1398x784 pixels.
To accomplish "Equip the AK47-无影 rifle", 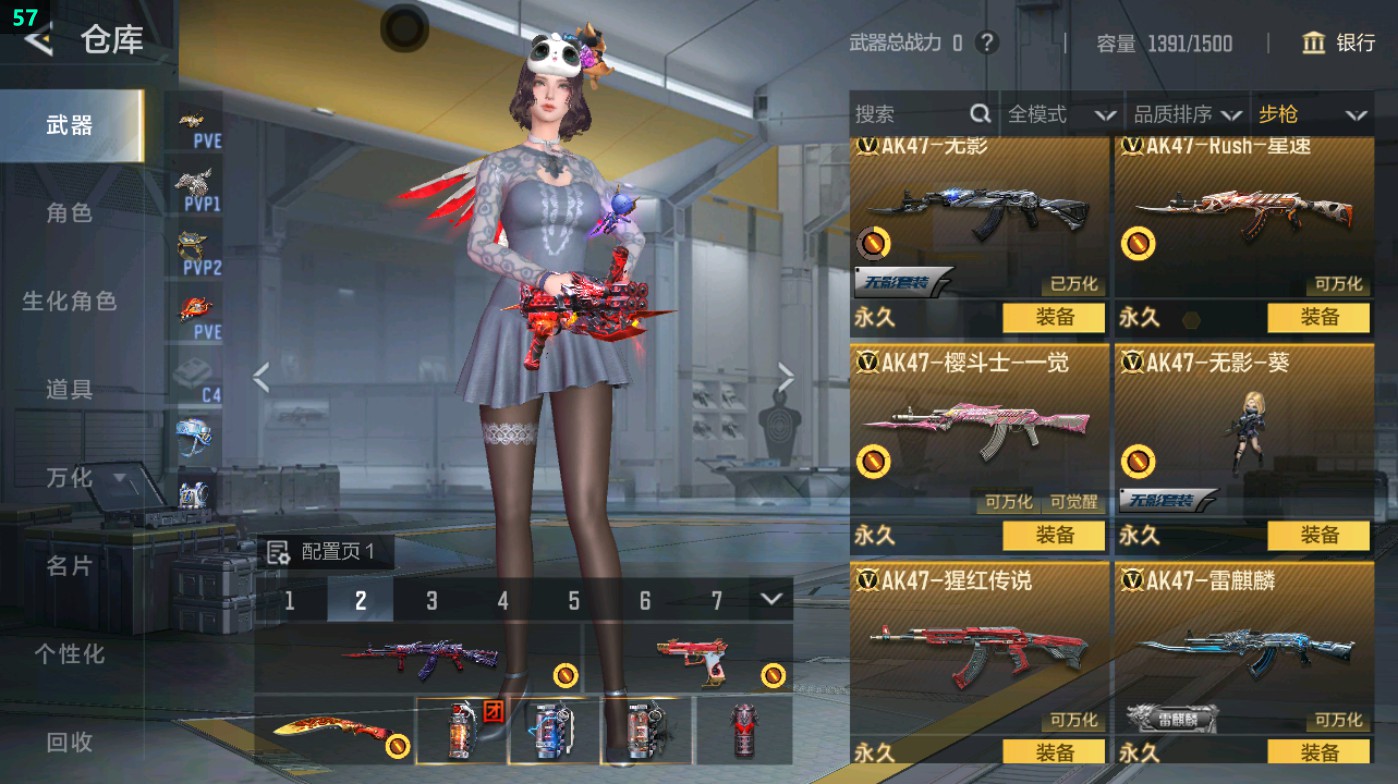I will tap(1053, 318).
